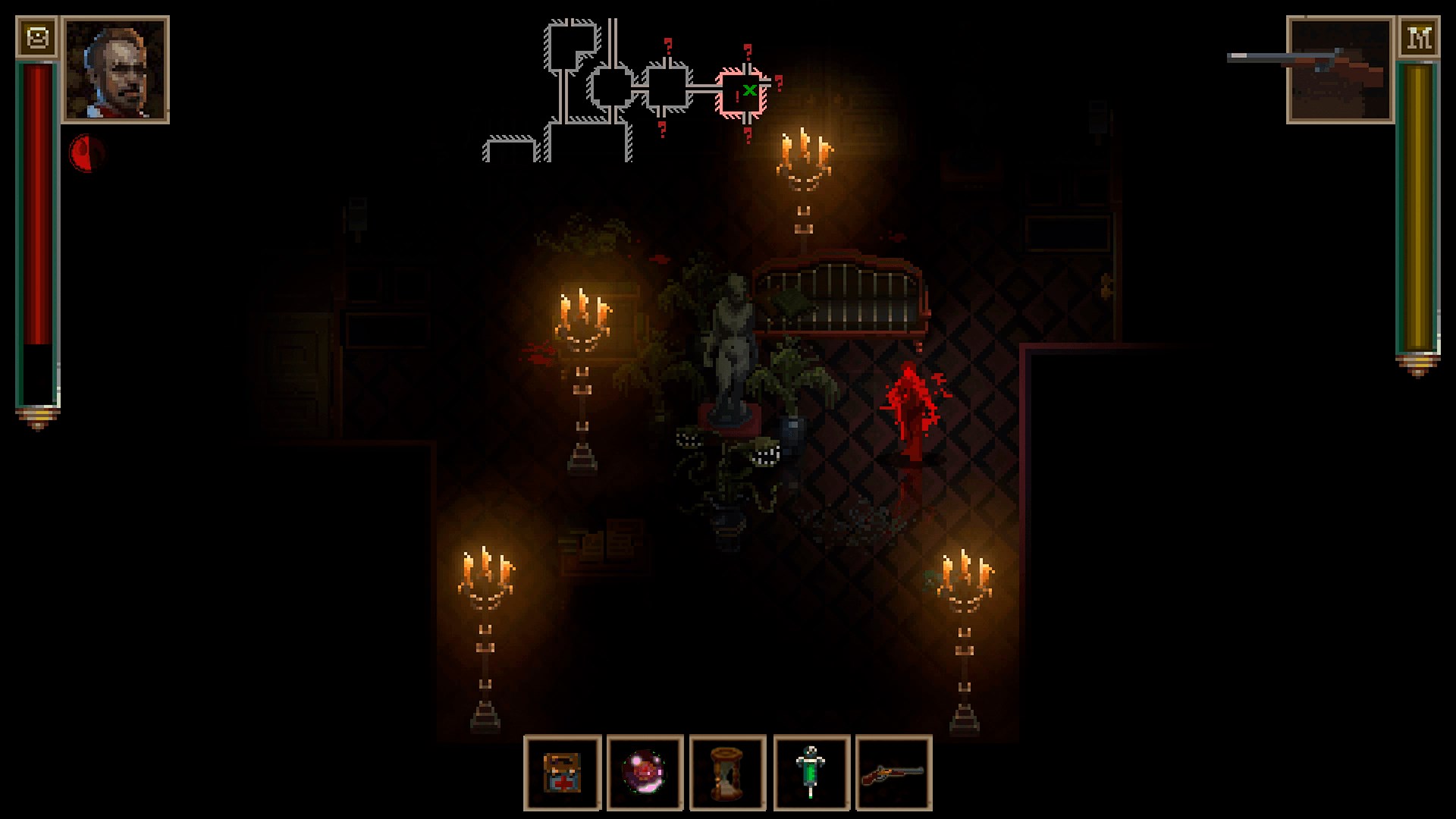Select the first aid kit hotbar slot

563,773
